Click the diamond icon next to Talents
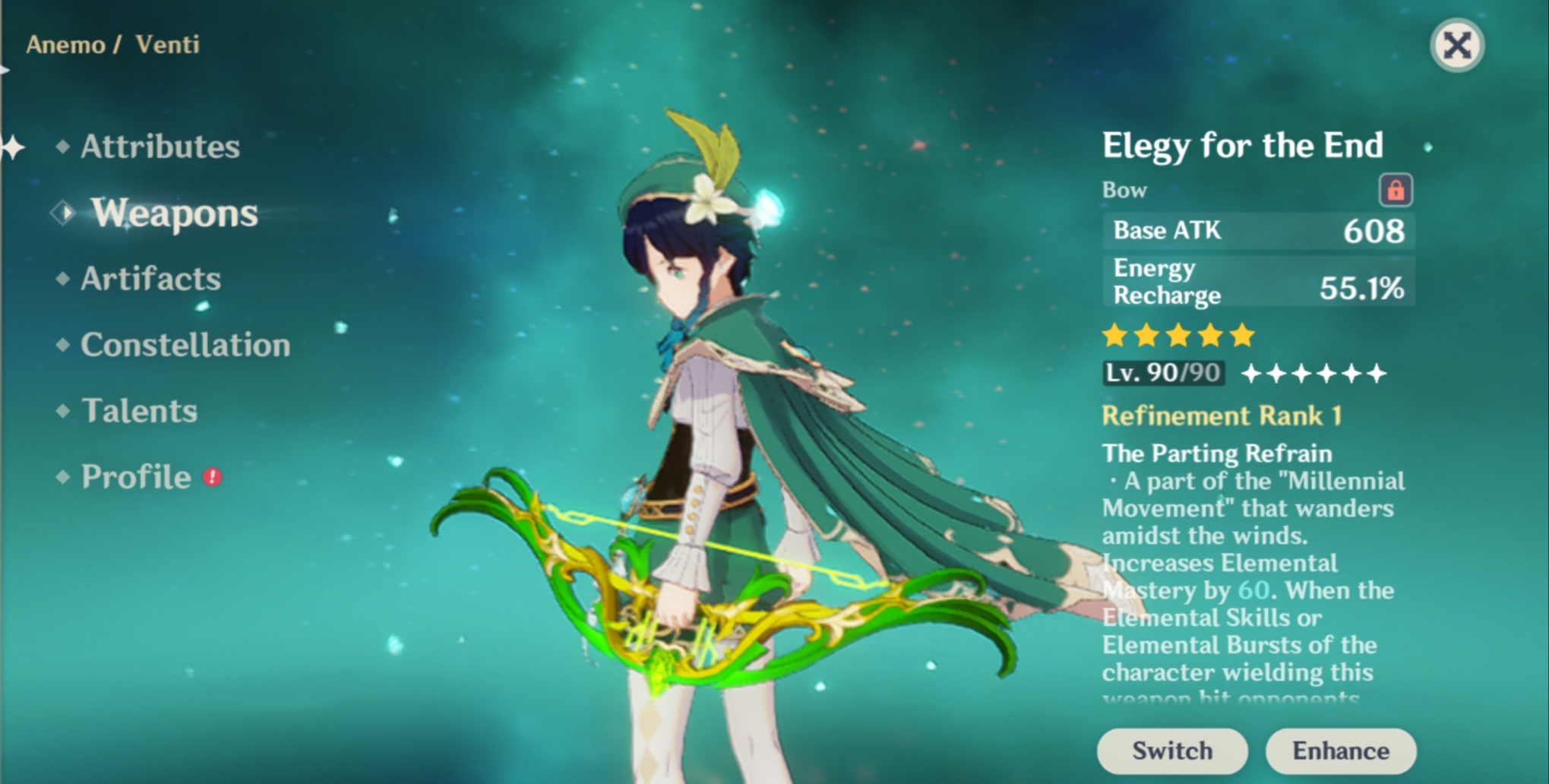 pos(63,410)
